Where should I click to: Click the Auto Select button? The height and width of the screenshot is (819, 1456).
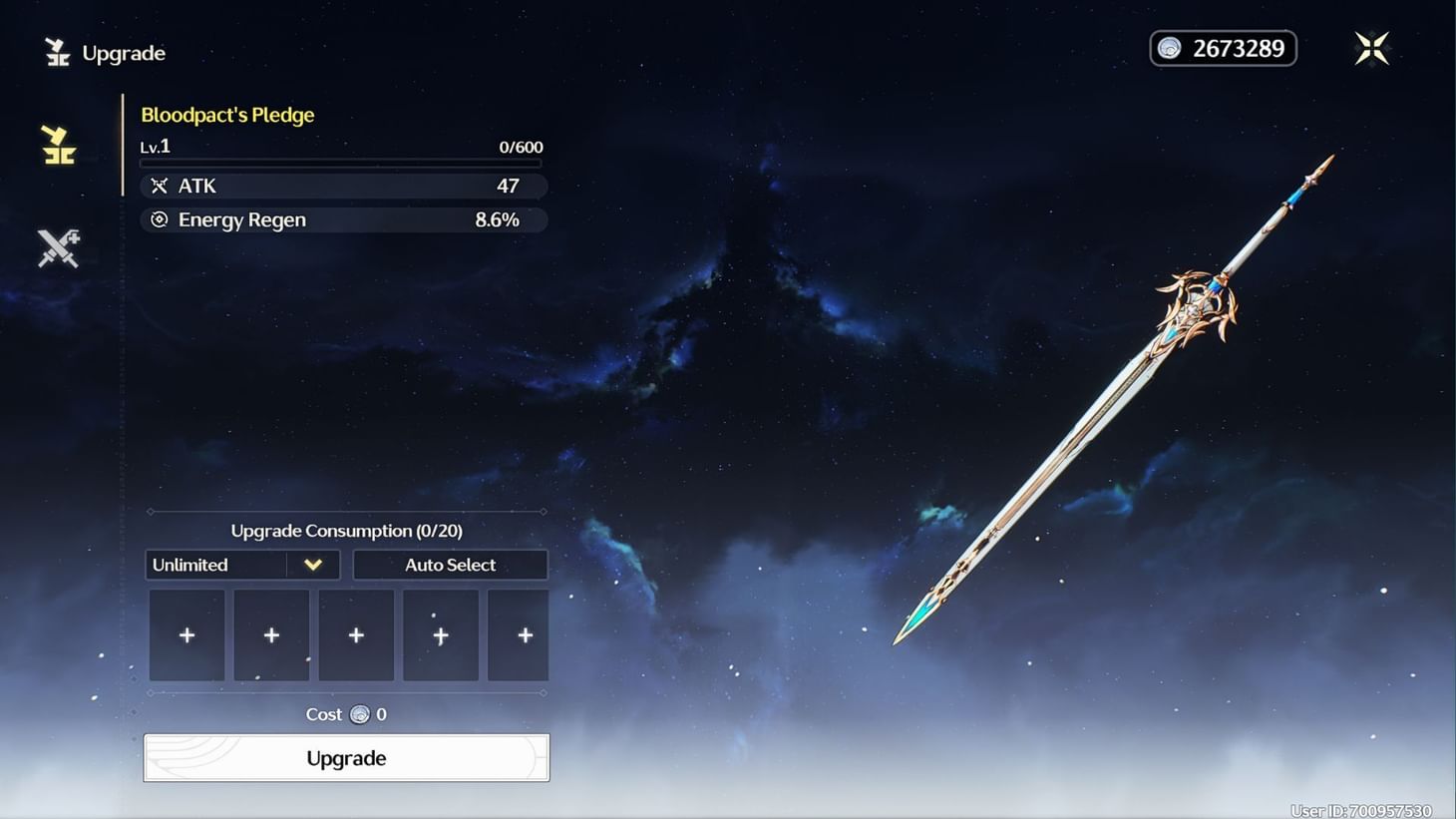pos(450,565)
